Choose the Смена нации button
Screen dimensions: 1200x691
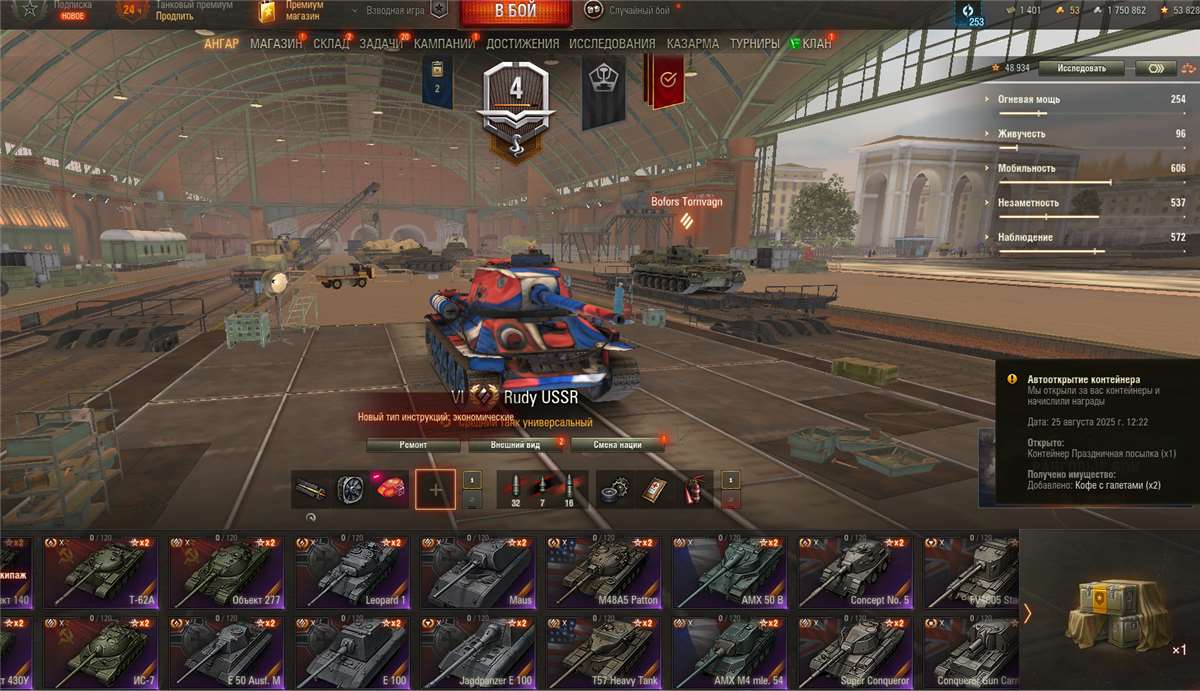click(x=617, y=445)
